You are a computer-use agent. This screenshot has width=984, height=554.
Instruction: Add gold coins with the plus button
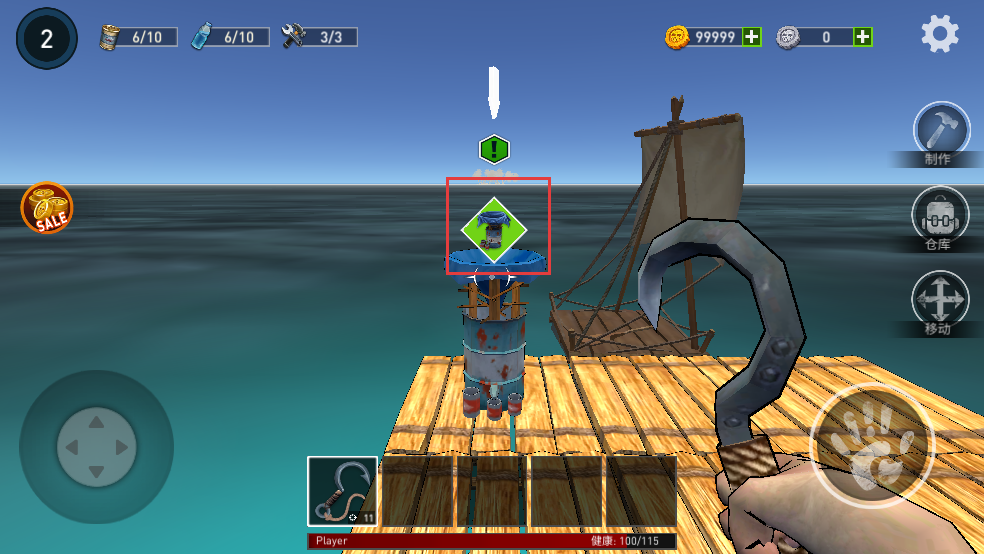click(752, 37)
